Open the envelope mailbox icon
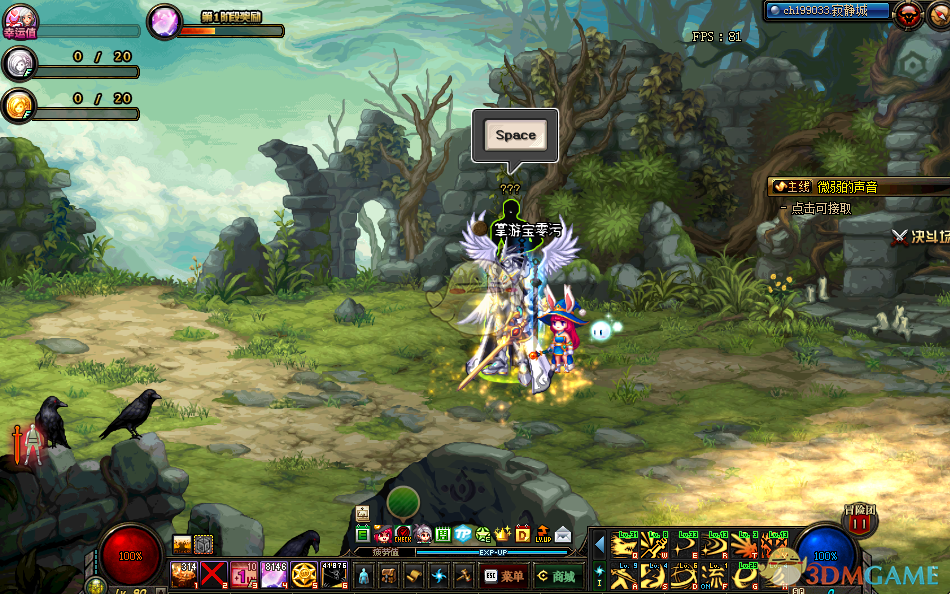Image resolution: width=950 pixels, height=594 pixels. tap(564, 534)
